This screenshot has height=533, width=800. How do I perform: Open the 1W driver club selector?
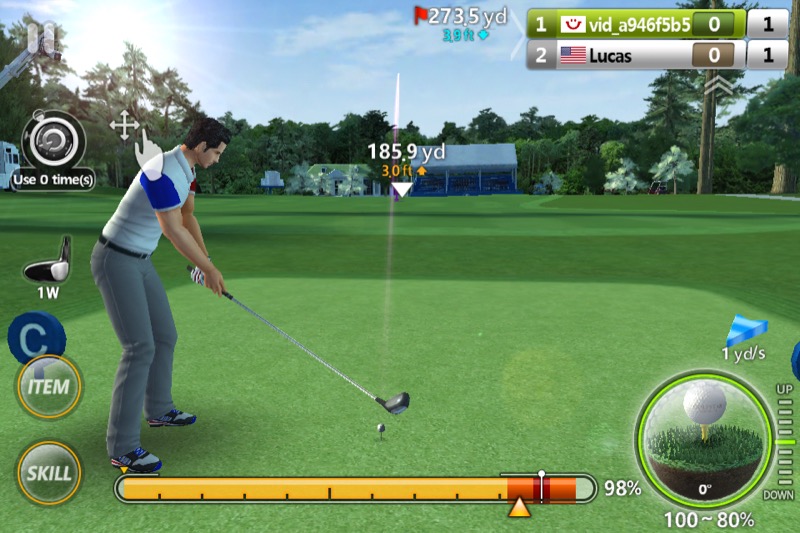(x=49, y=264)
